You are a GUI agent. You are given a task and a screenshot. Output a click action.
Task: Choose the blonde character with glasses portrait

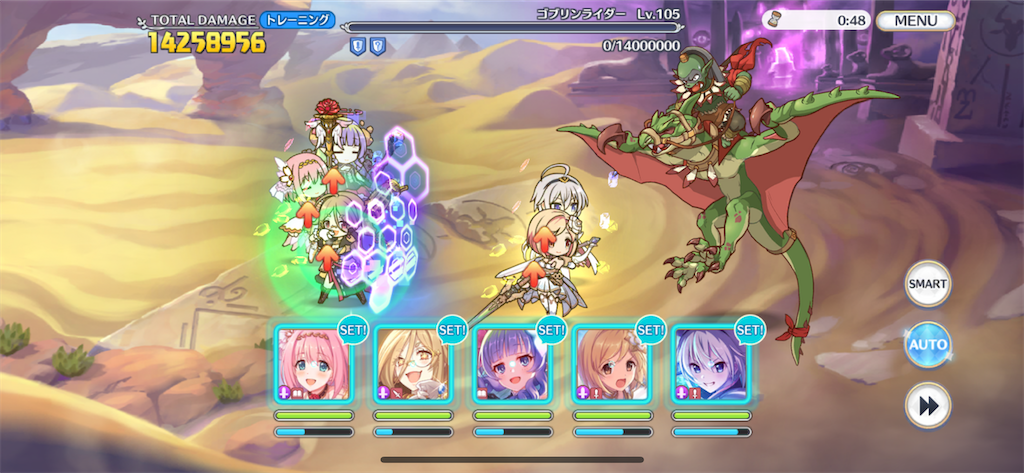(412, 365)
